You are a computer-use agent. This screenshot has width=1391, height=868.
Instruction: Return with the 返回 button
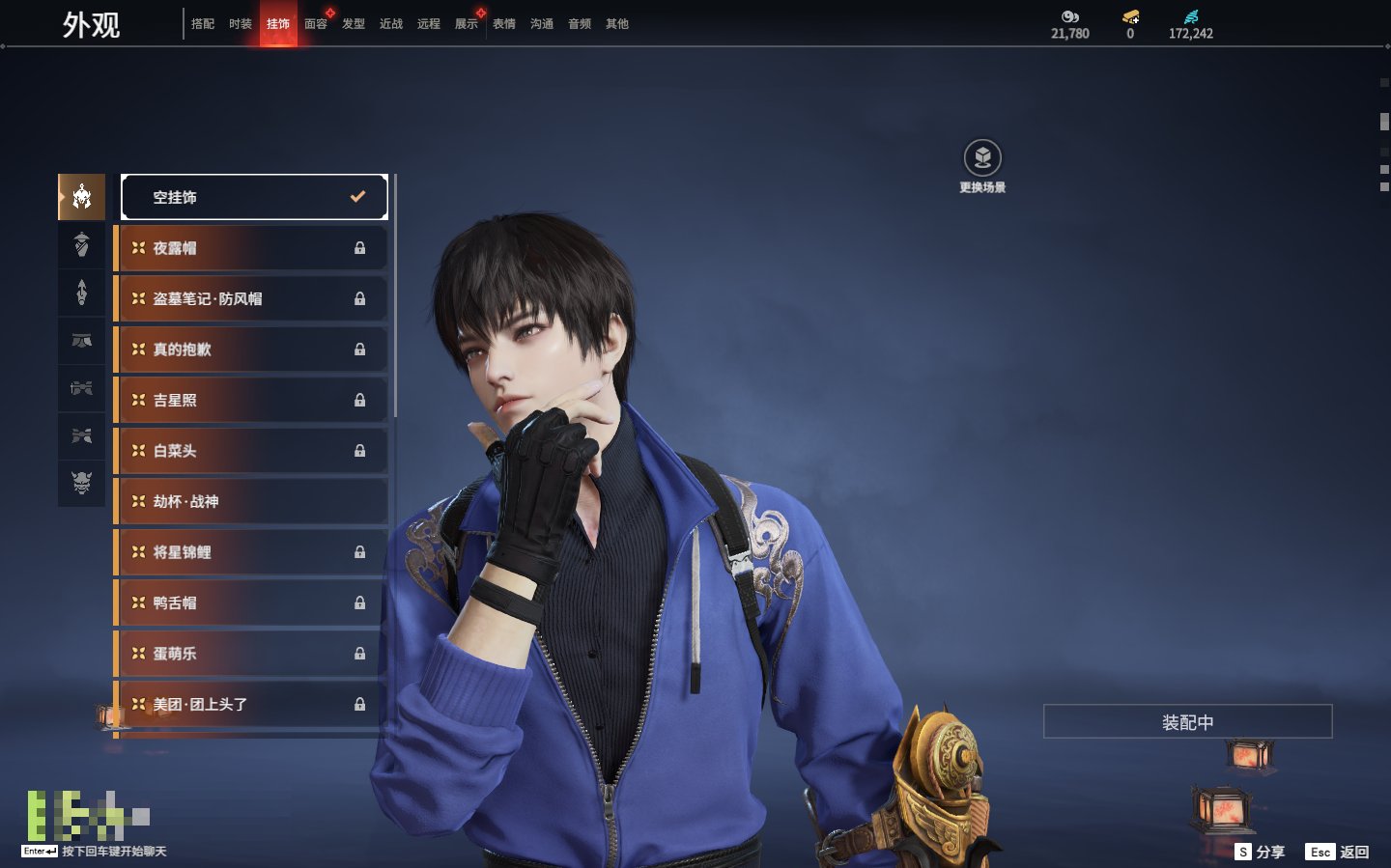pyautogui.click(x=1338, y=852)
